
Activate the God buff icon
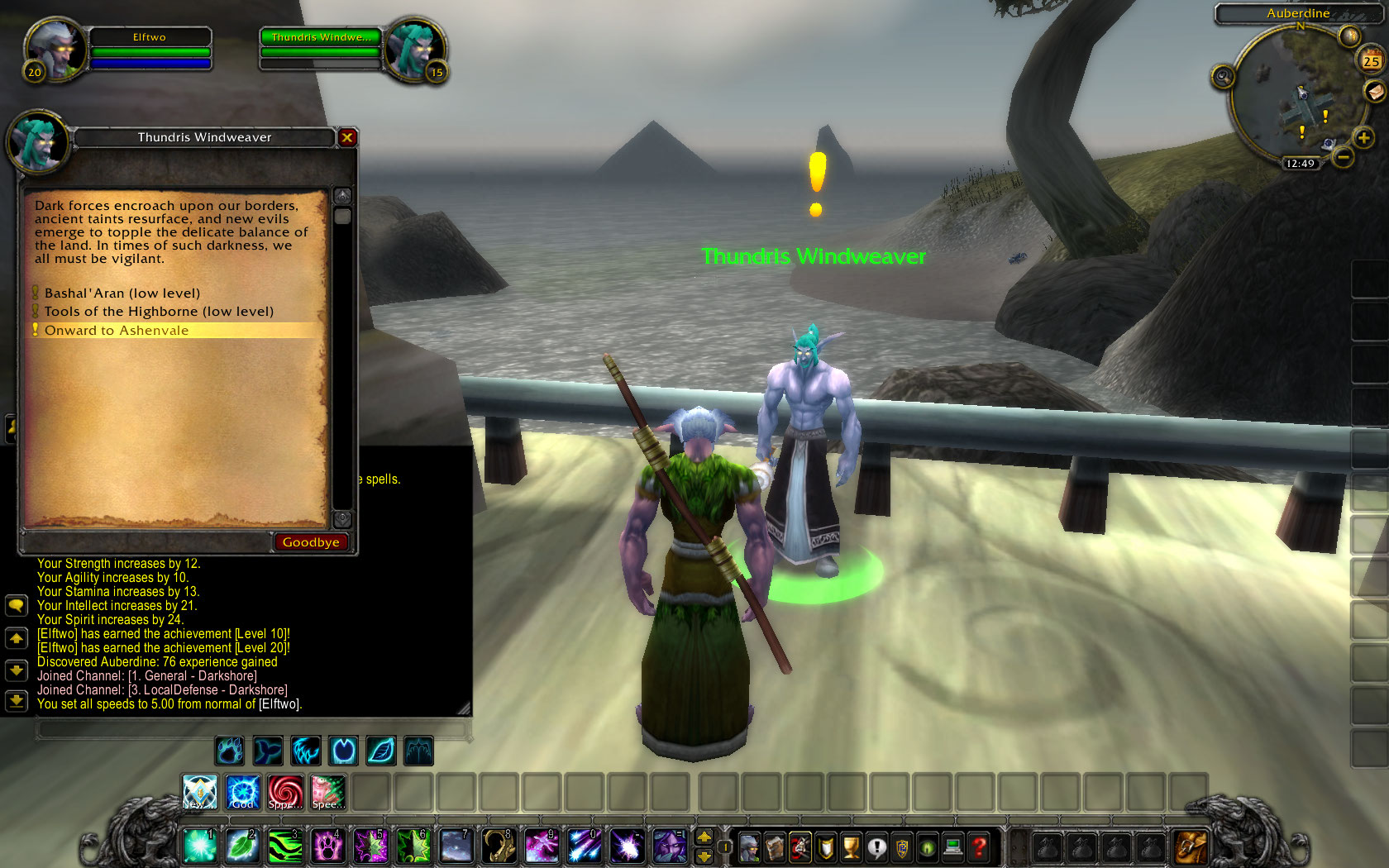242,794
